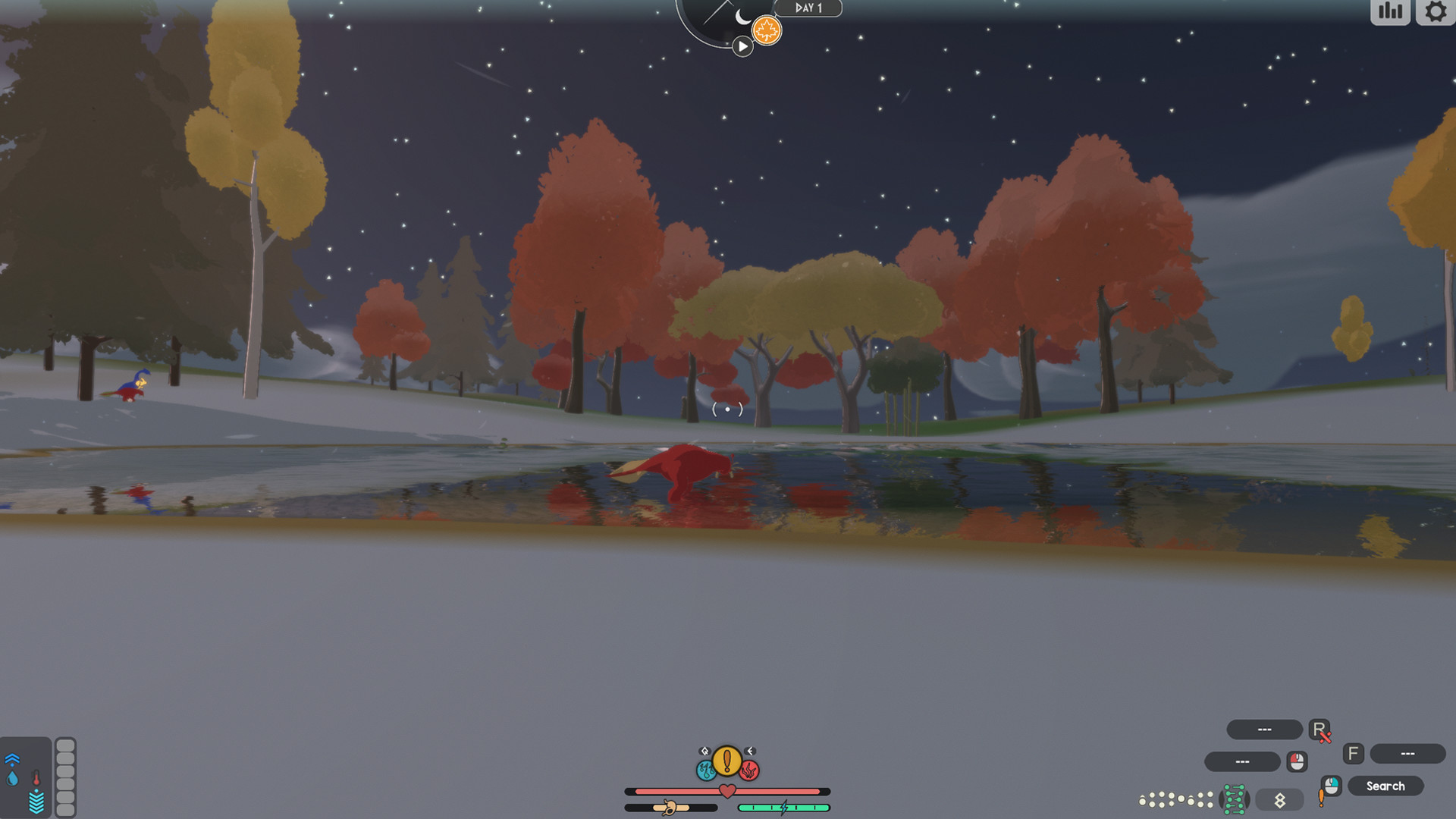
Task: Open the settings gear menu
Action: pos(1435,11)
